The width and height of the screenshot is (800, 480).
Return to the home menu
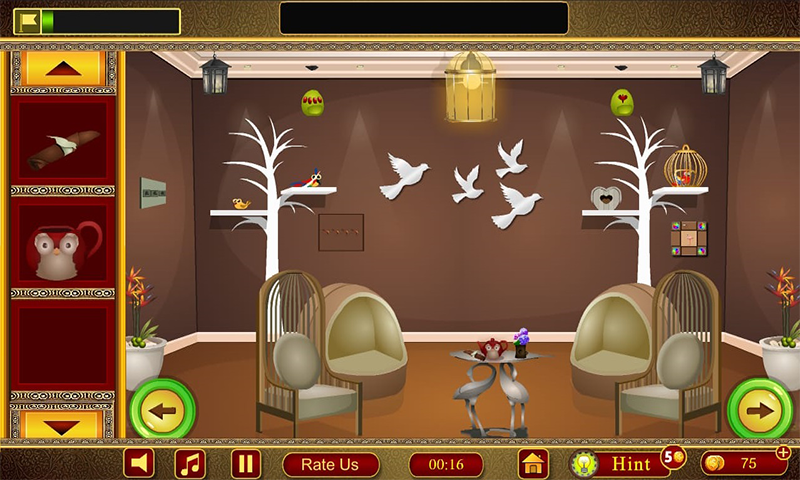pyautogui.click(x=534, y=464)
